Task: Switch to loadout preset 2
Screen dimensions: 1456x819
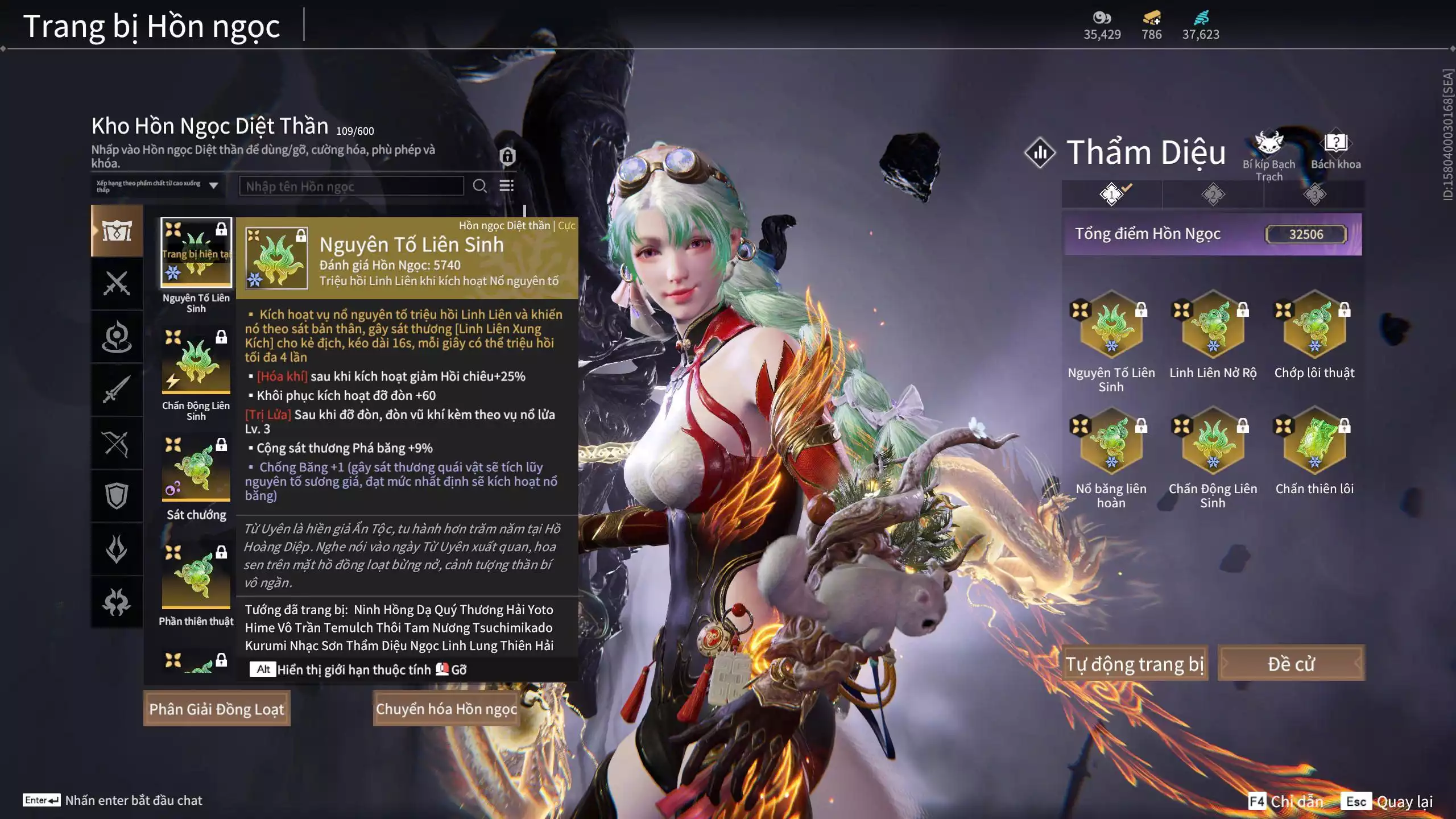Action: 1213,195
